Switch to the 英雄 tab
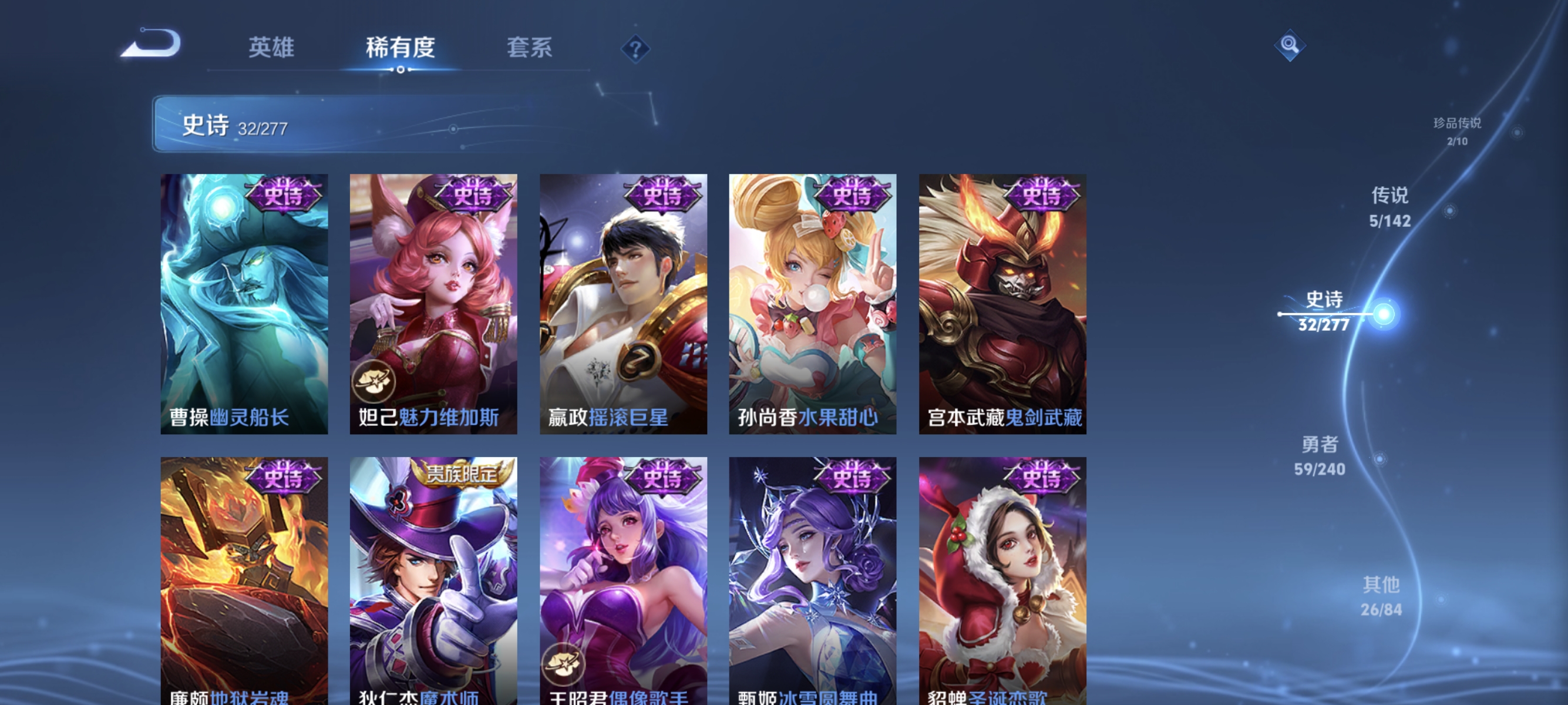This screenshot has height=705, width=1568. (x=271, y=49)
